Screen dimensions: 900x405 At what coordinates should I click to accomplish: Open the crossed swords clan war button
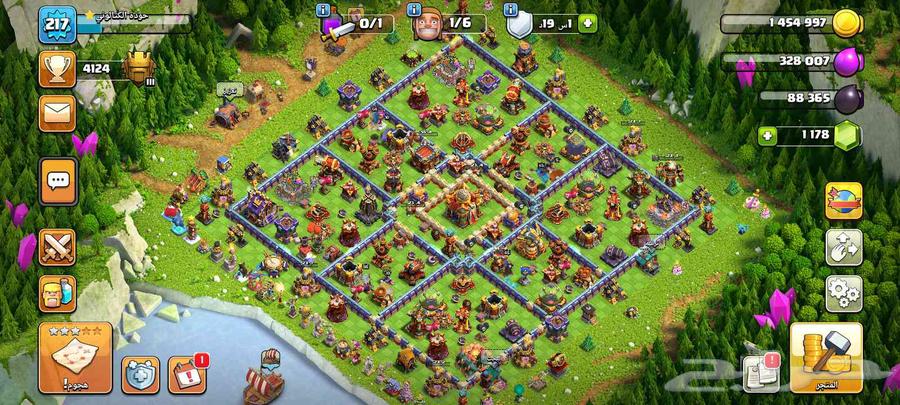(x=57, y=245)
